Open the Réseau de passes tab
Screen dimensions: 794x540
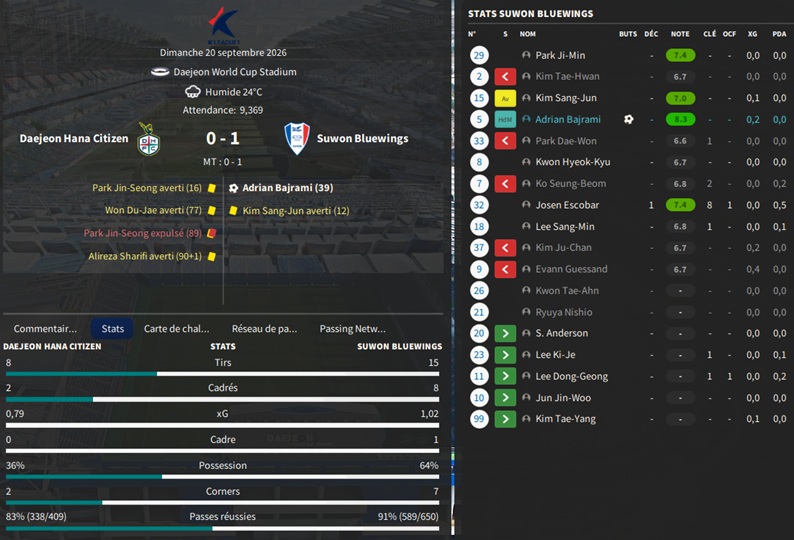tap(264, 328)
